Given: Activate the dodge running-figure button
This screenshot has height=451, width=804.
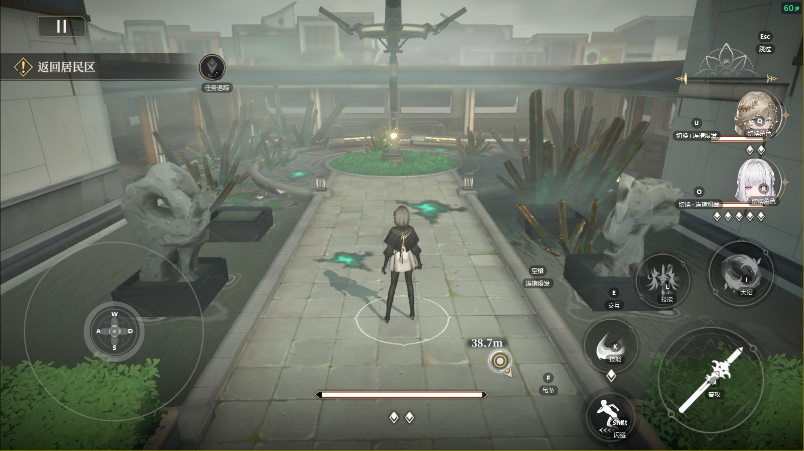Looking at the screenshot, I should coord(604,413).
